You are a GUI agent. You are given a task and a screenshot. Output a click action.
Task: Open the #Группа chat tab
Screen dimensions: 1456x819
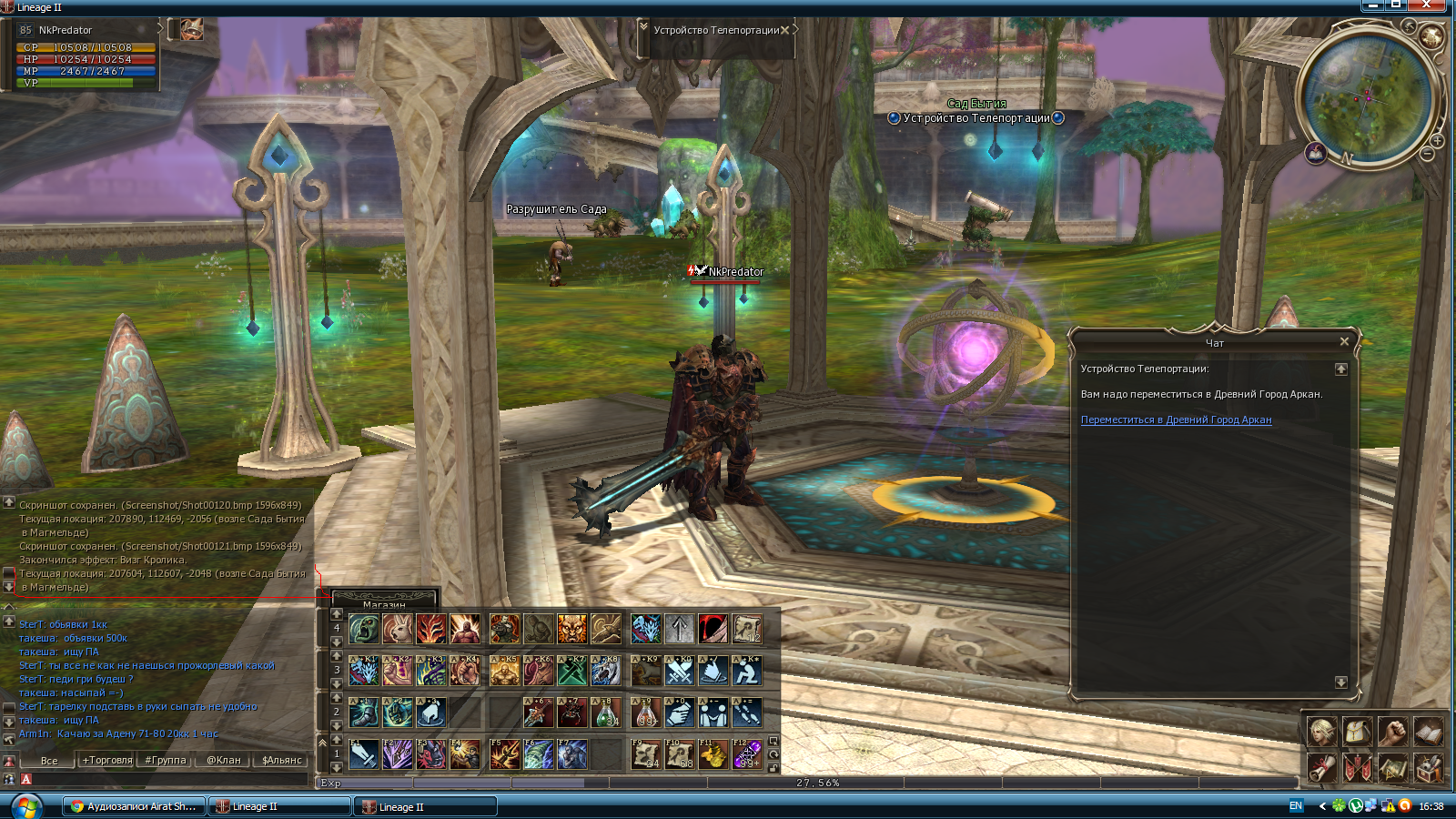(x=165, y=760)
